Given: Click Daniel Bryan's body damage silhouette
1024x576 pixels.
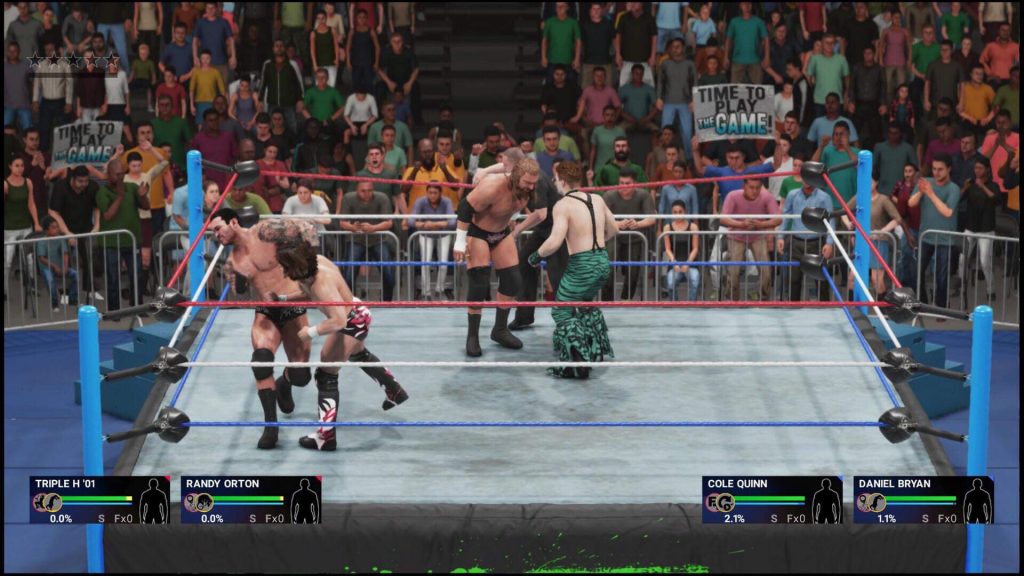Looking at the screenshot, I should [x=978, y=502].
